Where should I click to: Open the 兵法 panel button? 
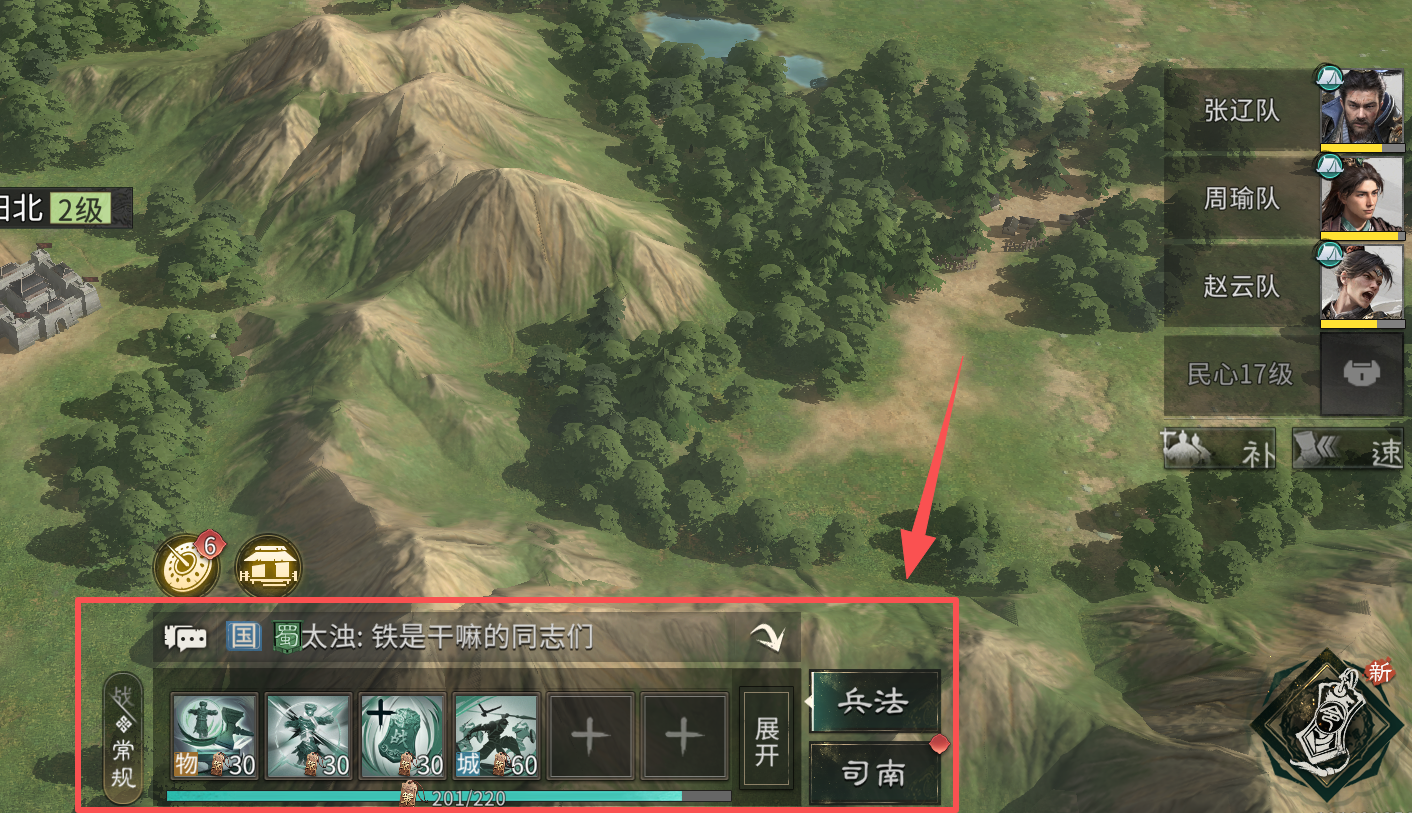874,701
